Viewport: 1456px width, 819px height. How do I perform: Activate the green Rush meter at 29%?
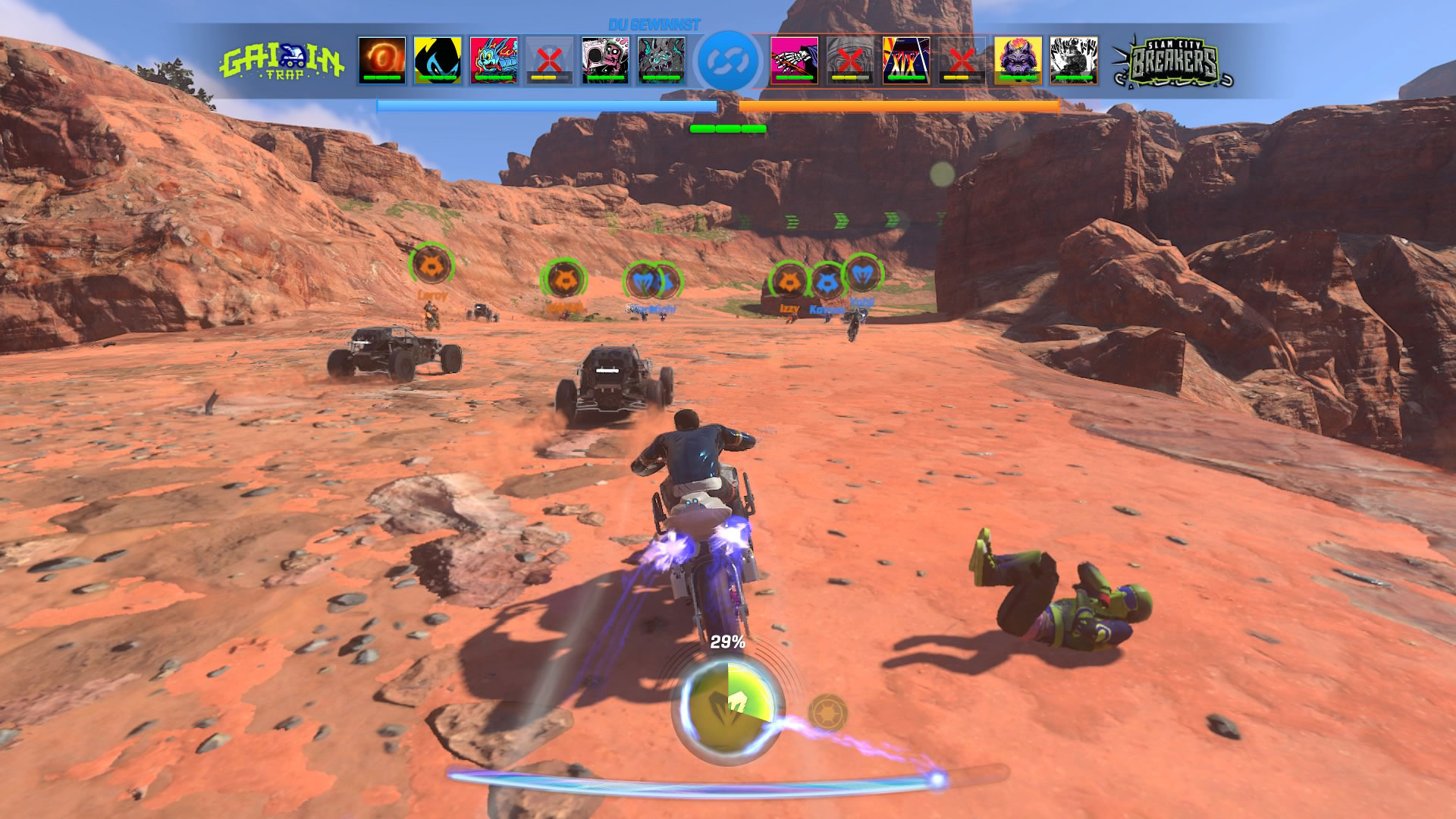coord(727,703)
